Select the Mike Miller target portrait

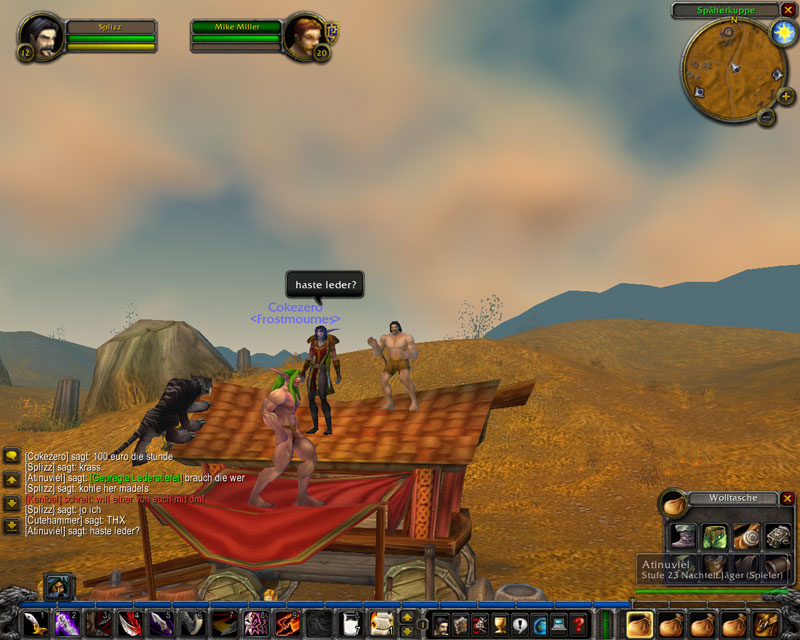pyautogui.click(x=303, y=37)
